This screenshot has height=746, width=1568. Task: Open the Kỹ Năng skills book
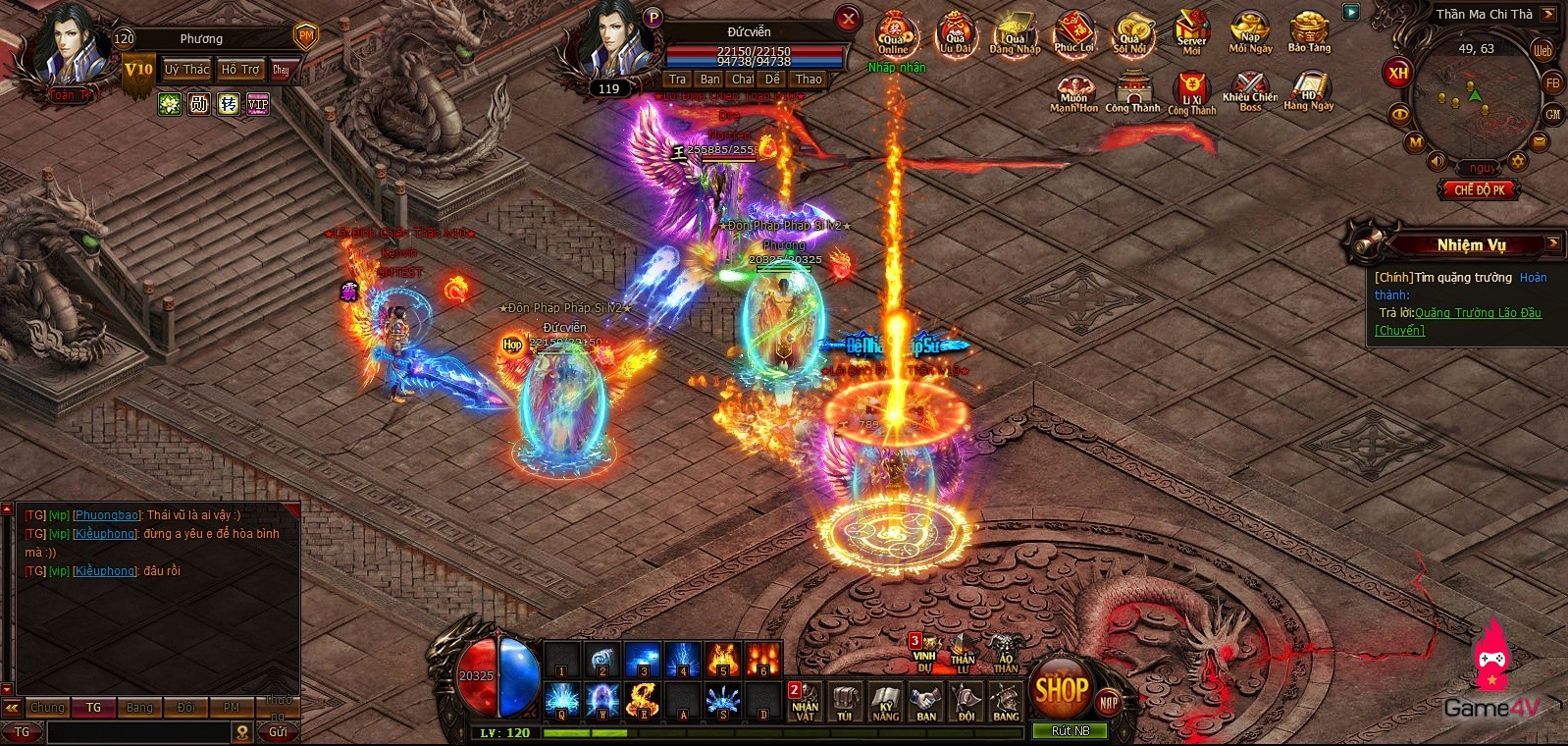885,703
